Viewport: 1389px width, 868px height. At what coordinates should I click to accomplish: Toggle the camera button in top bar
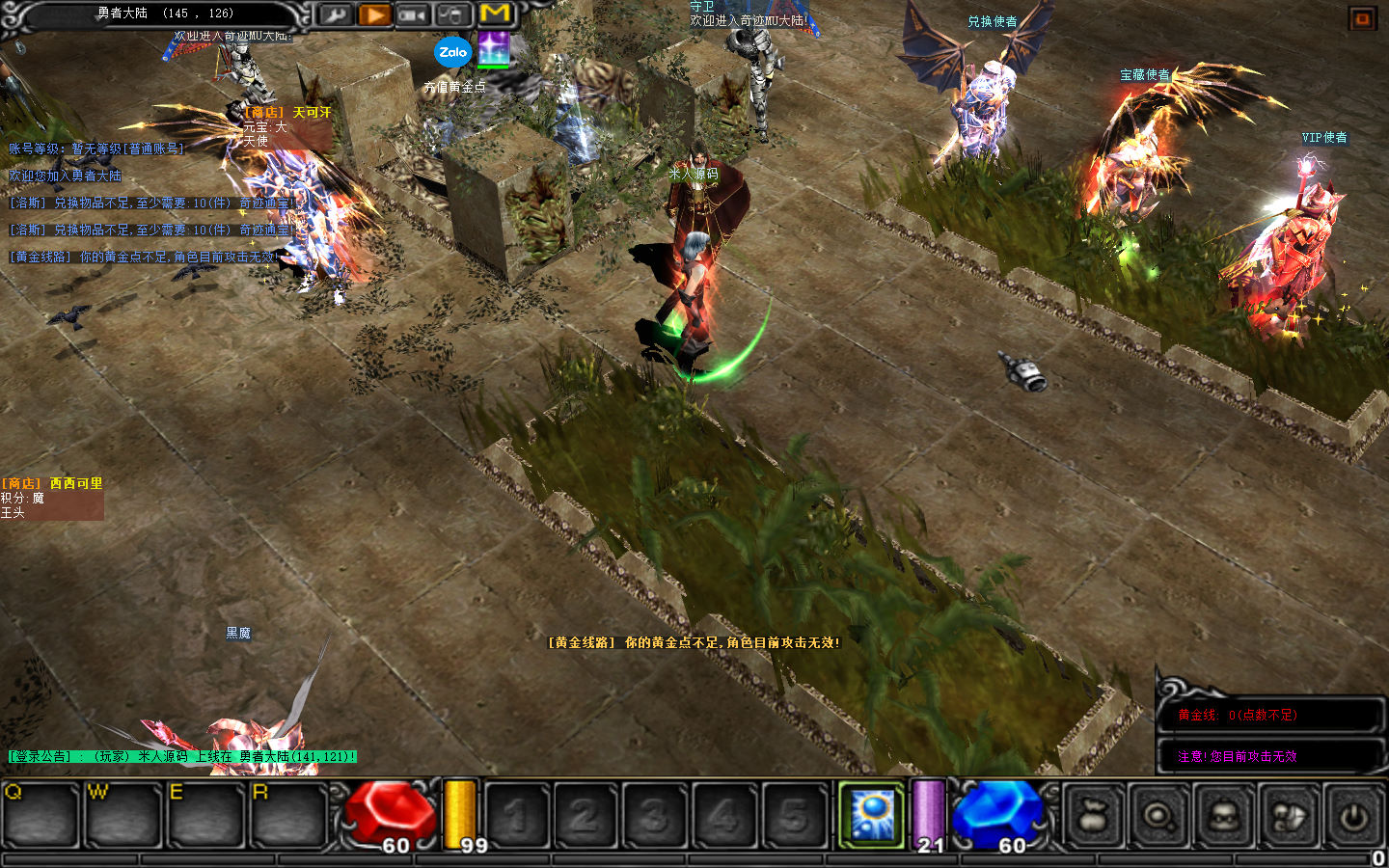(x=413, y=14)
